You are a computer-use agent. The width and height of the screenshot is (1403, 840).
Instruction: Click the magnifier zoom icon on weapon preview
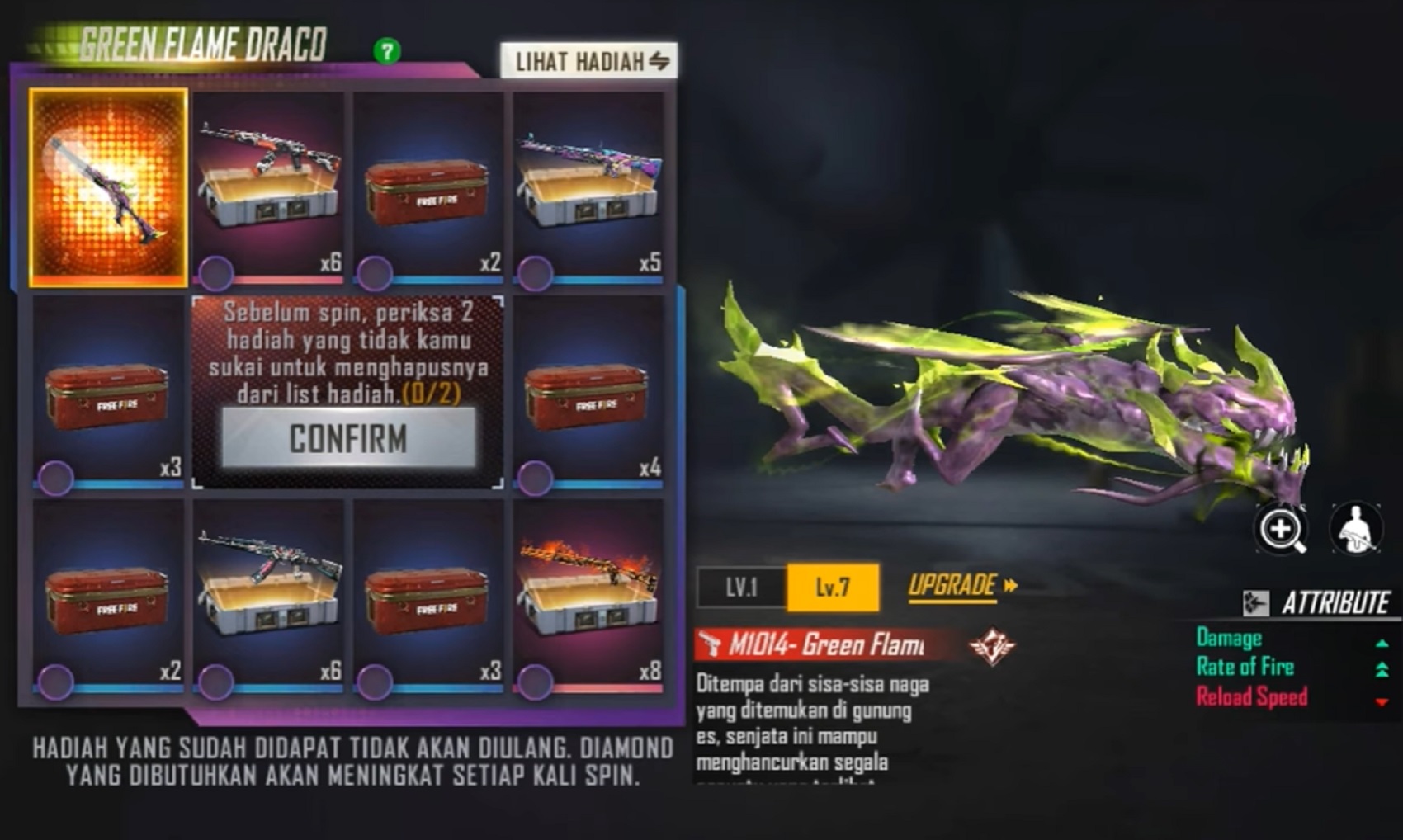[1279, 530]
